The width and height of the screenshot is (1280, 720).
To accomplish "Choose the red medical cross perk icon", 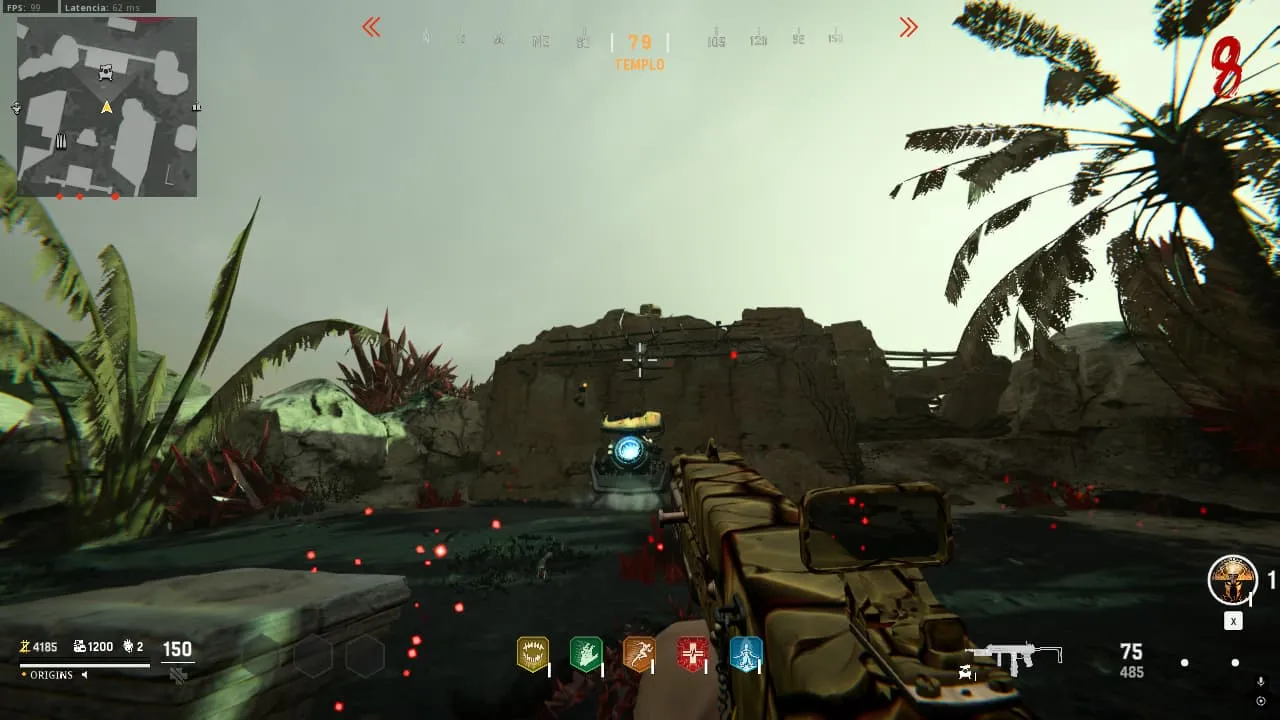I will coord(692,654).
